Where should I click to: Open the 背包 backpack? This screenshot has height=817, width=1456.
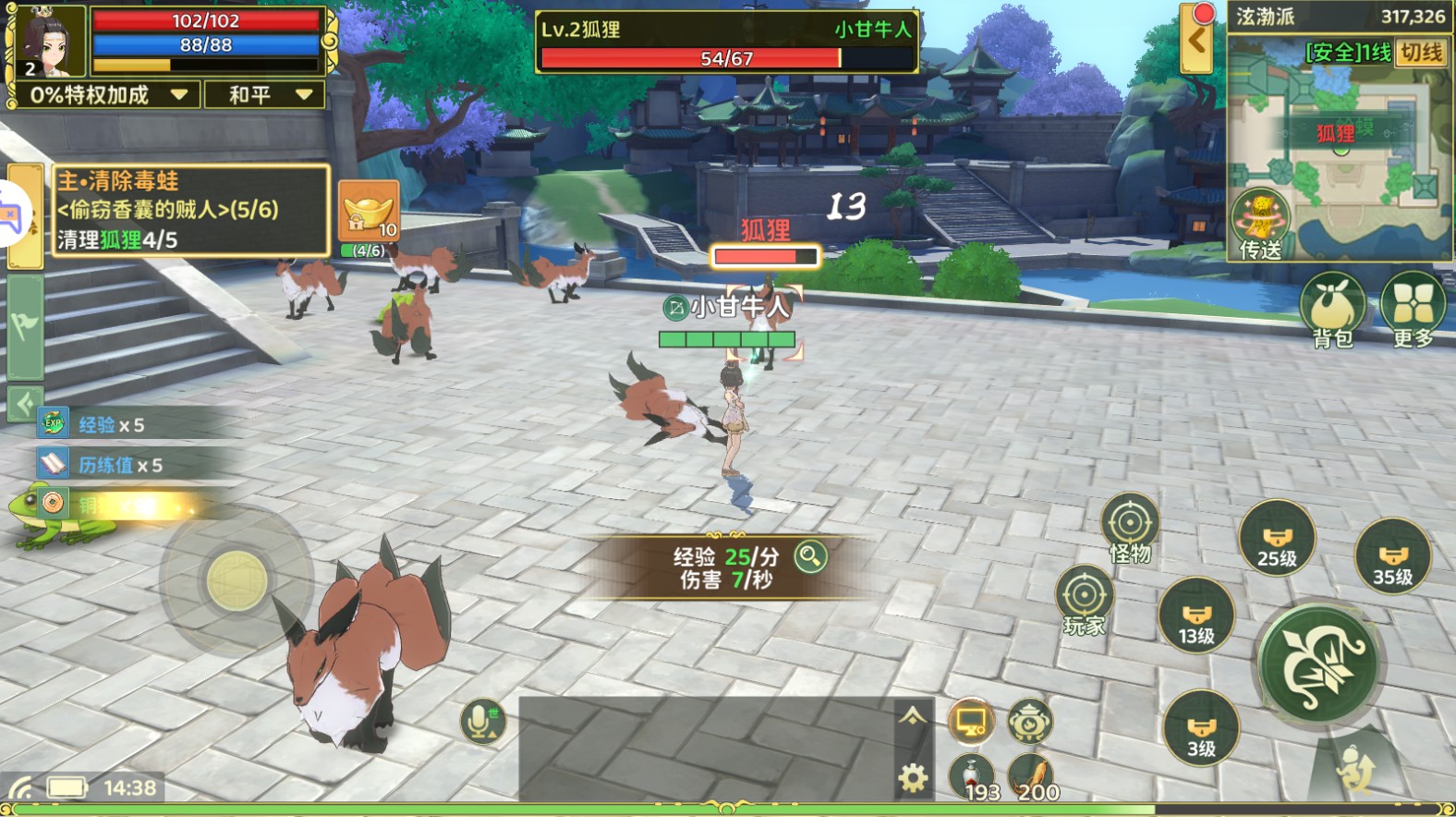(1332, 310)
